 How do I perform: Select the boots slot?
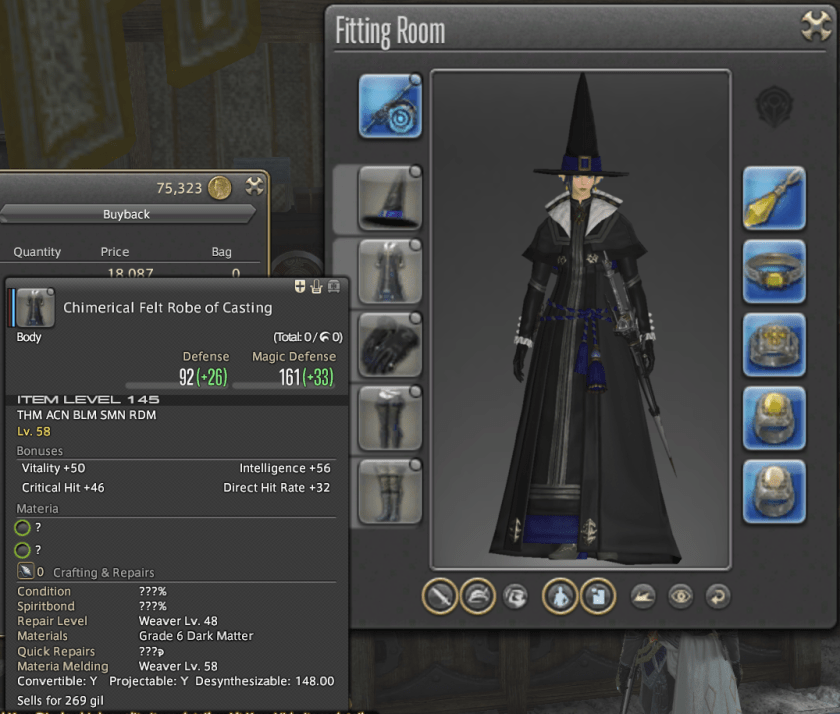click(x=390, y=490)
